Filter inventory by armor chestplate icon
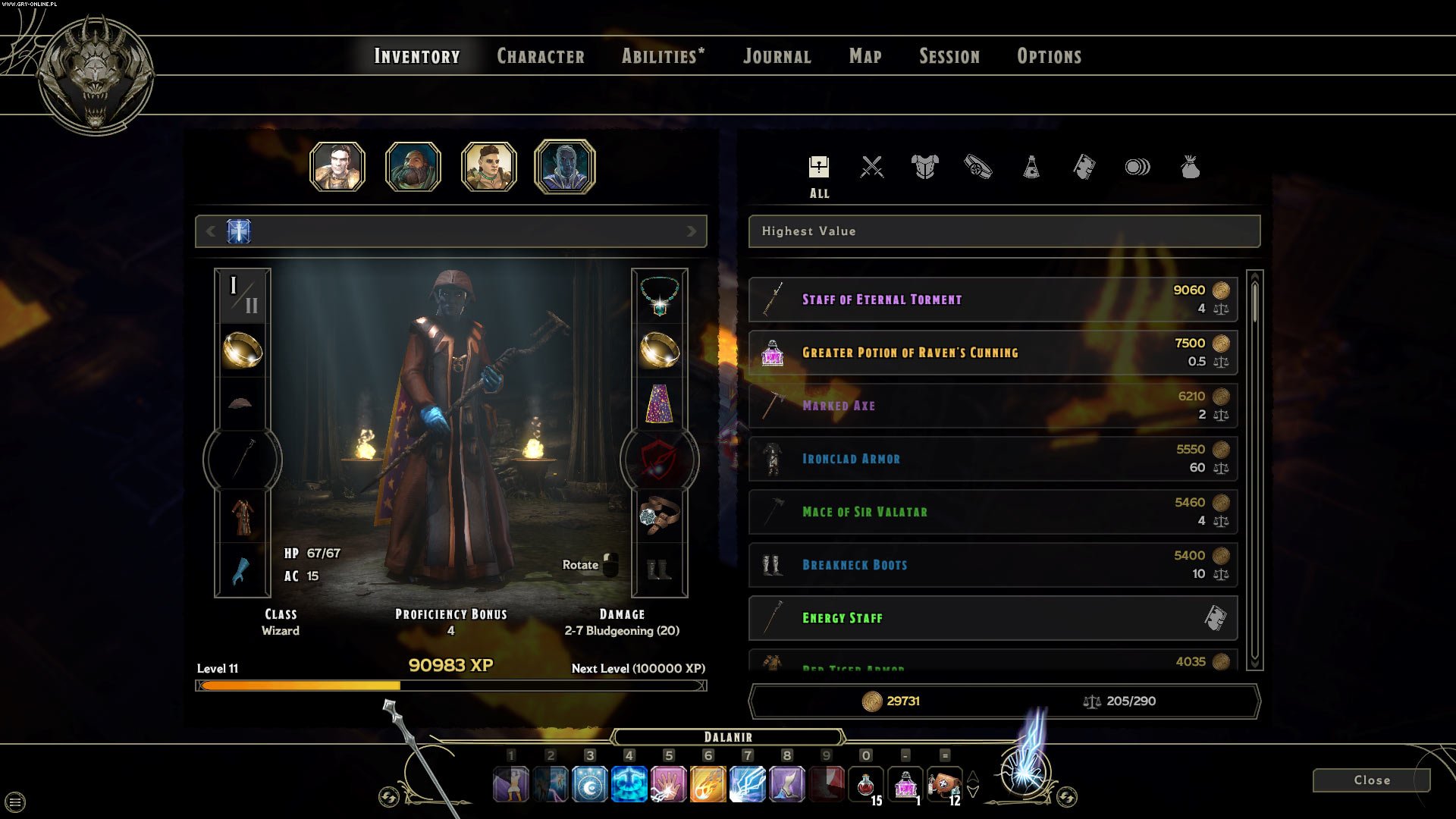The height and width of the screenshot is (819, 1456). 925,167
